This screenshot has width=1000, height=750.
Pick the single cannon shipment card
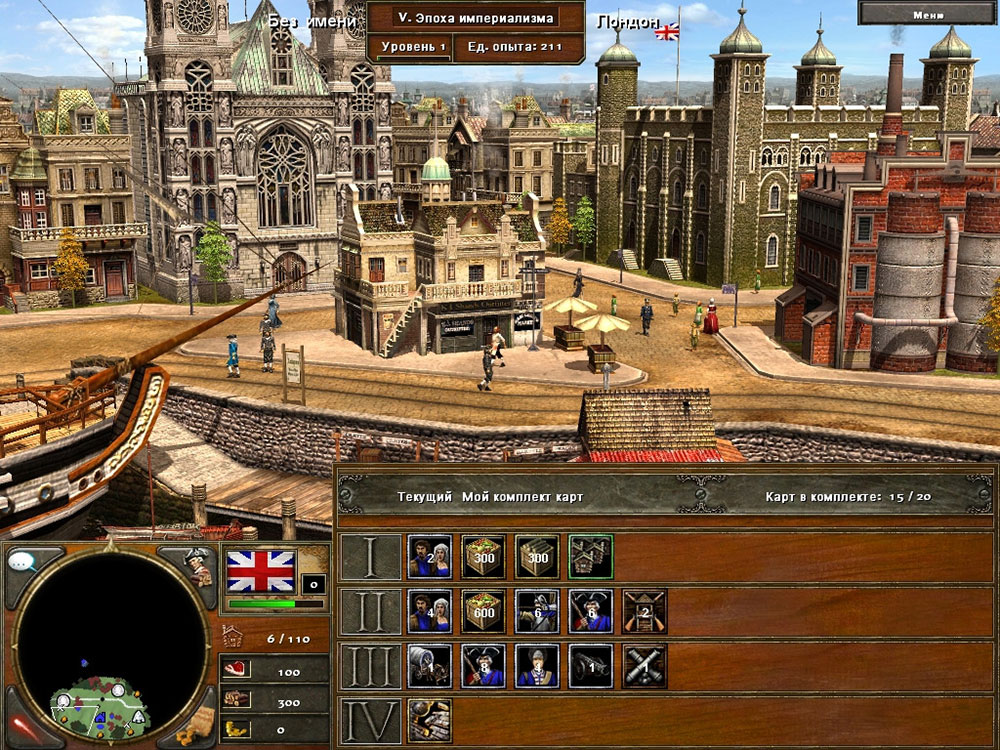click(x=591, y=666)
